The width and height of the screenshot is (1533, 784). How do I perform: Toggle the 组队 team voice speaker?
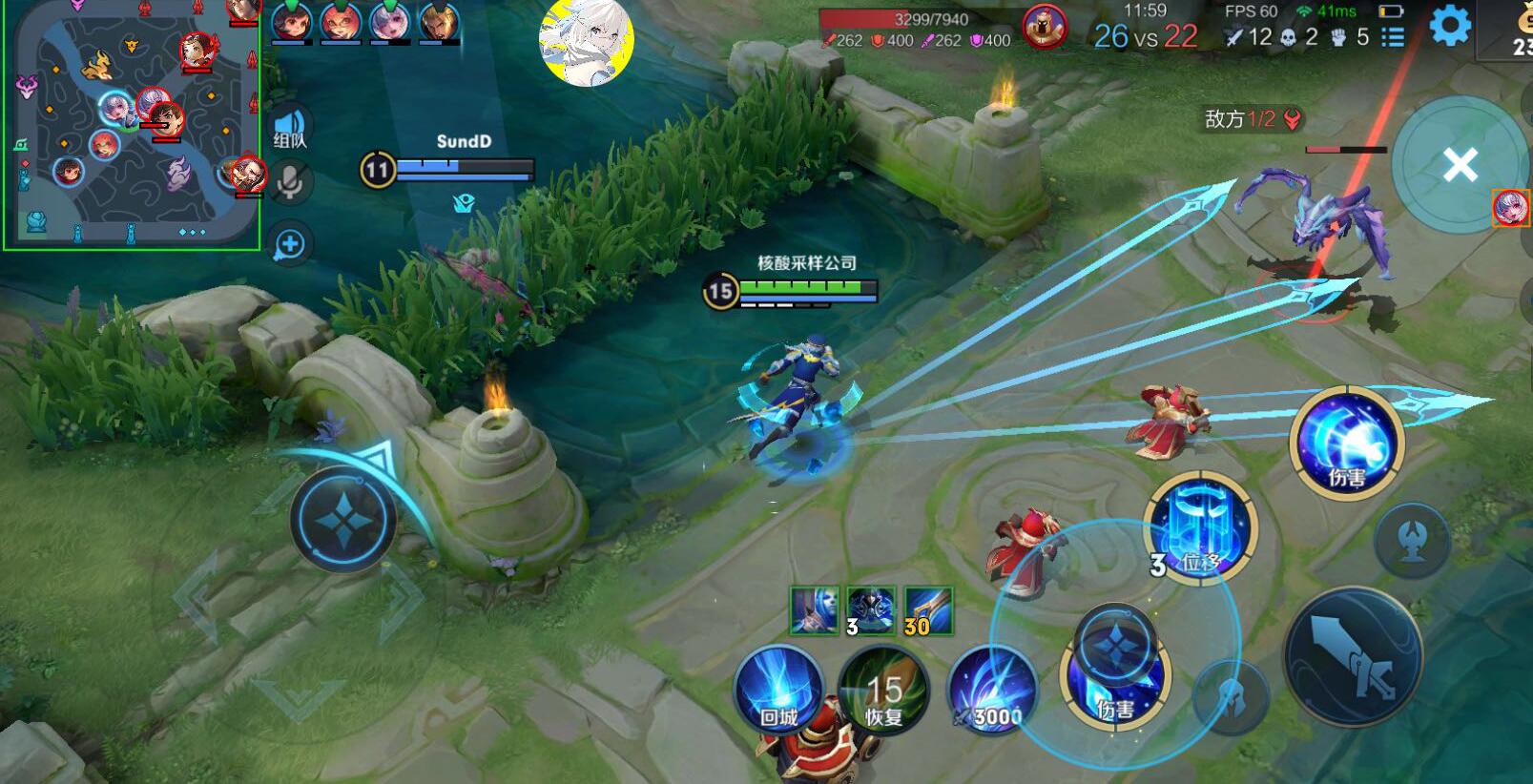[x=290, y=127]
